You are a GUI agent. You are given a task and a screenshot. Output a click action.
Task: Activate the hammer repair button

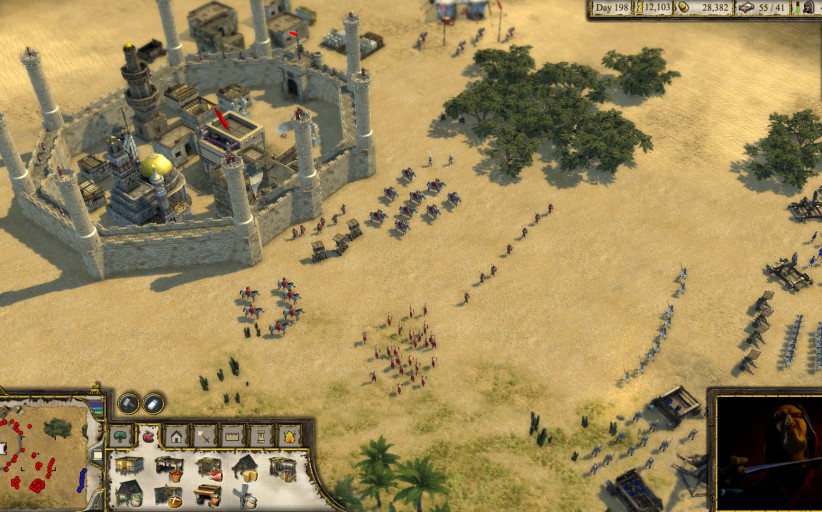(x=128, y=403)
